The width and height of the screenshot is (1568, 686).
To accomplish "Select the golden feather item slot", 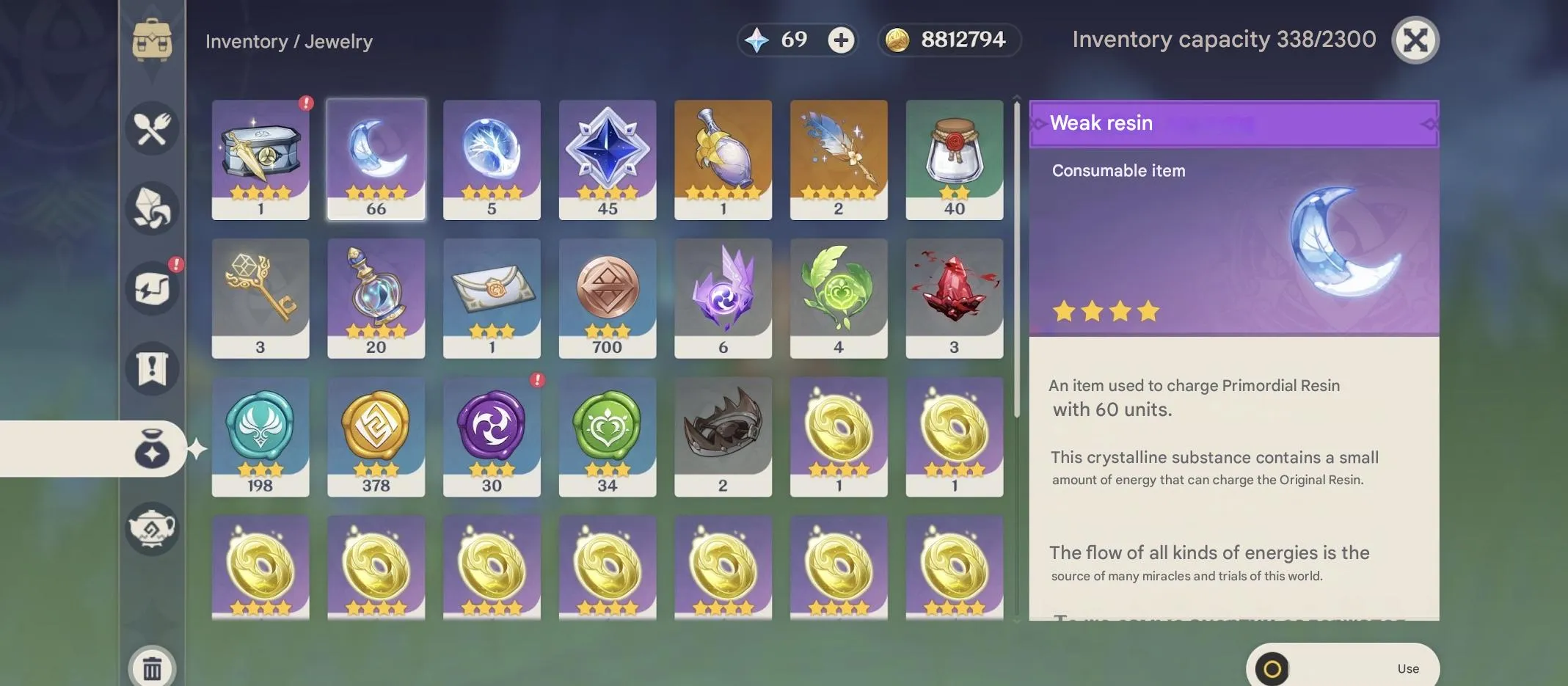I will pyautogui.click(x=838, y=159).
